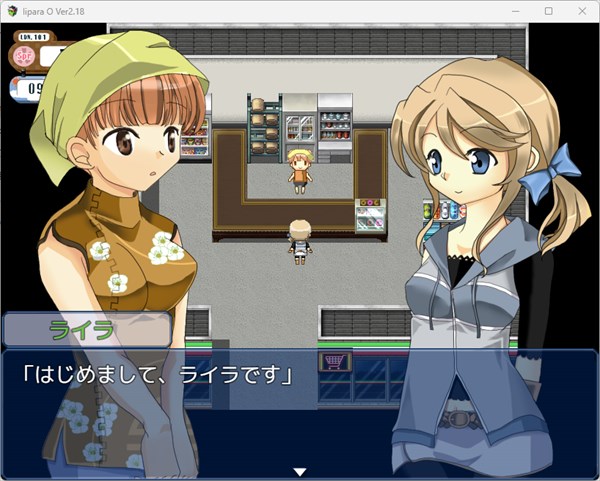Advance dialogue with the white arrow indicator
This screenshot has height=481, width=600.
point(298,471)
